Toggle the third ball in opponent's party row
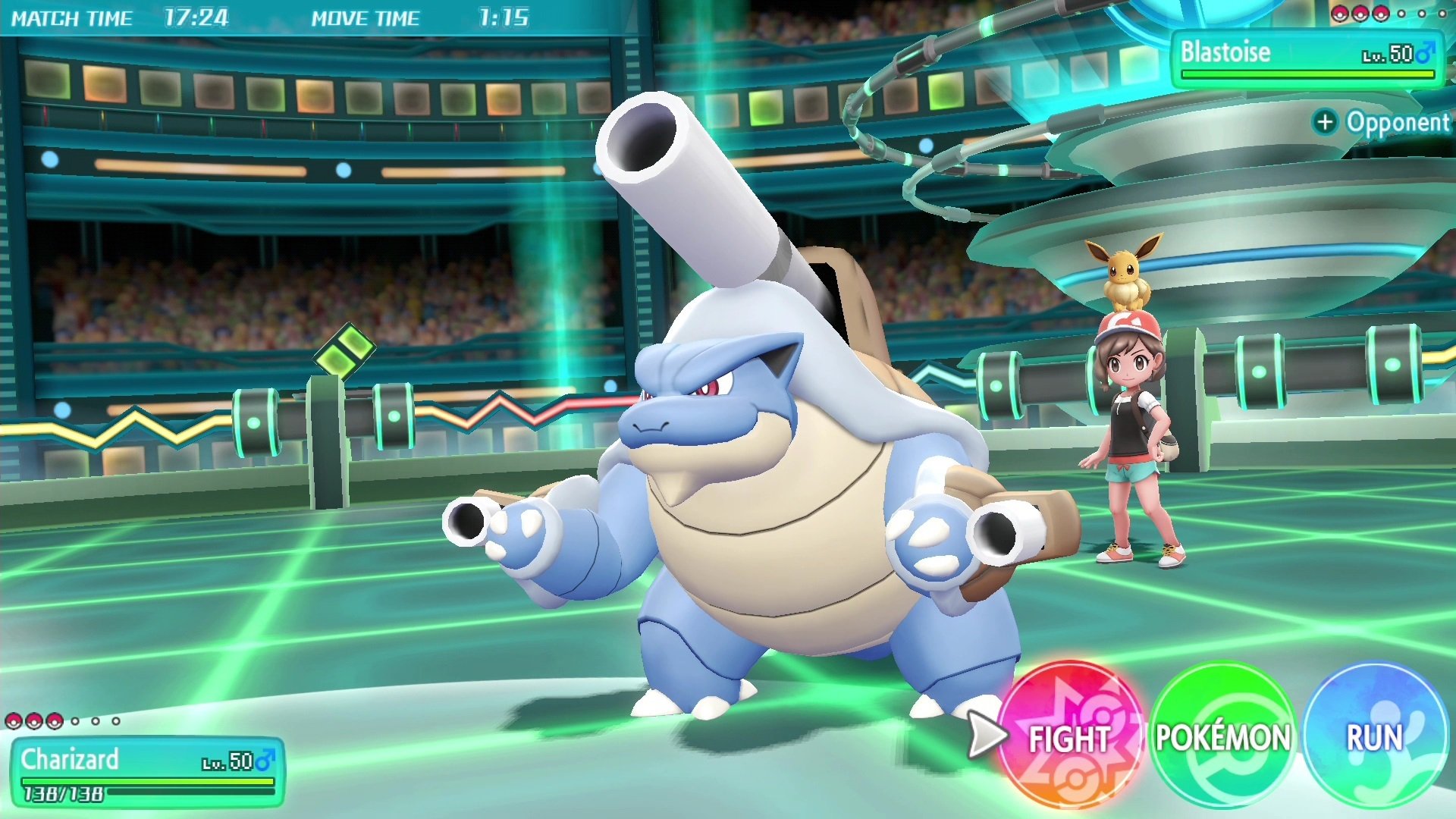 tap(1381, 14)
